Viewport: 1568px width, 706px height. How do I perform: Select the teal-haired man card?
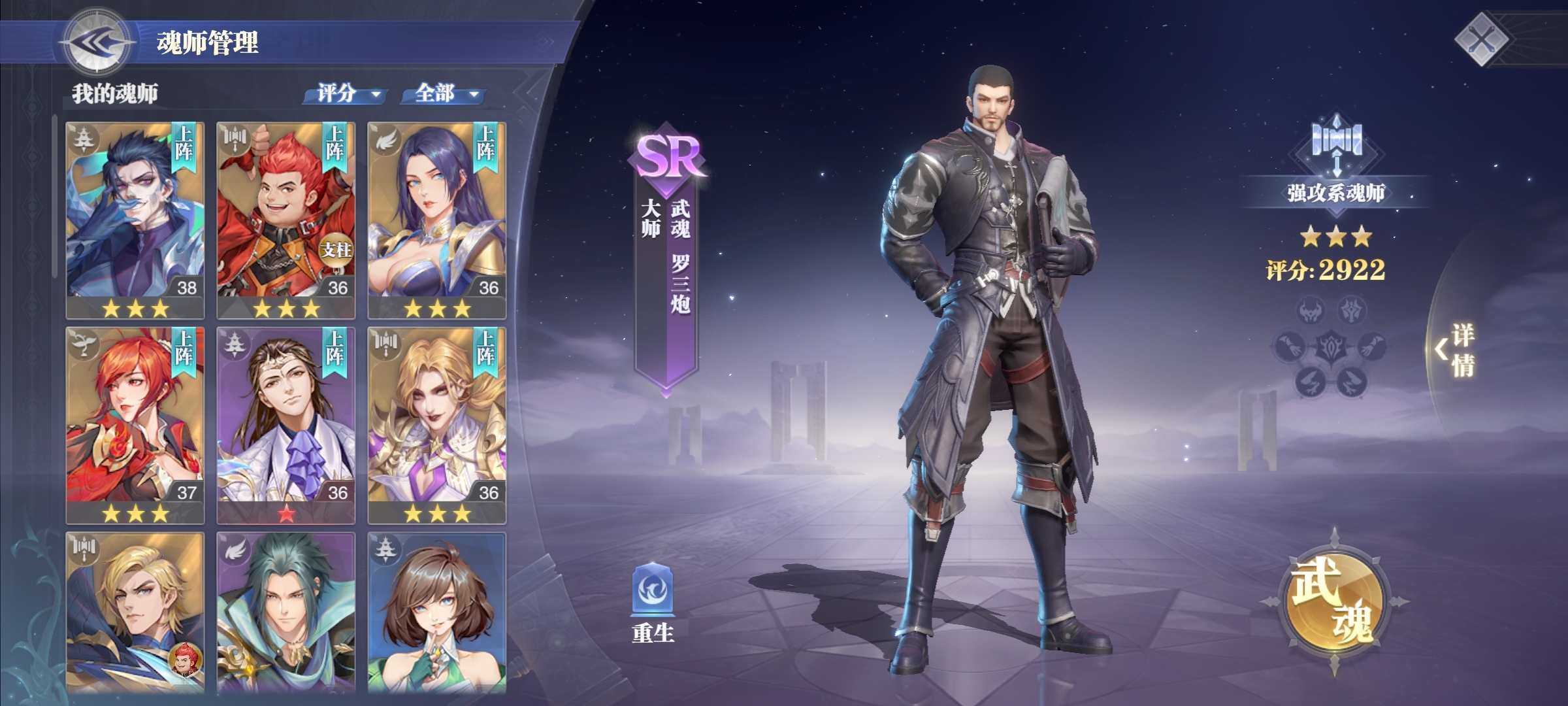tap(286, 612)
